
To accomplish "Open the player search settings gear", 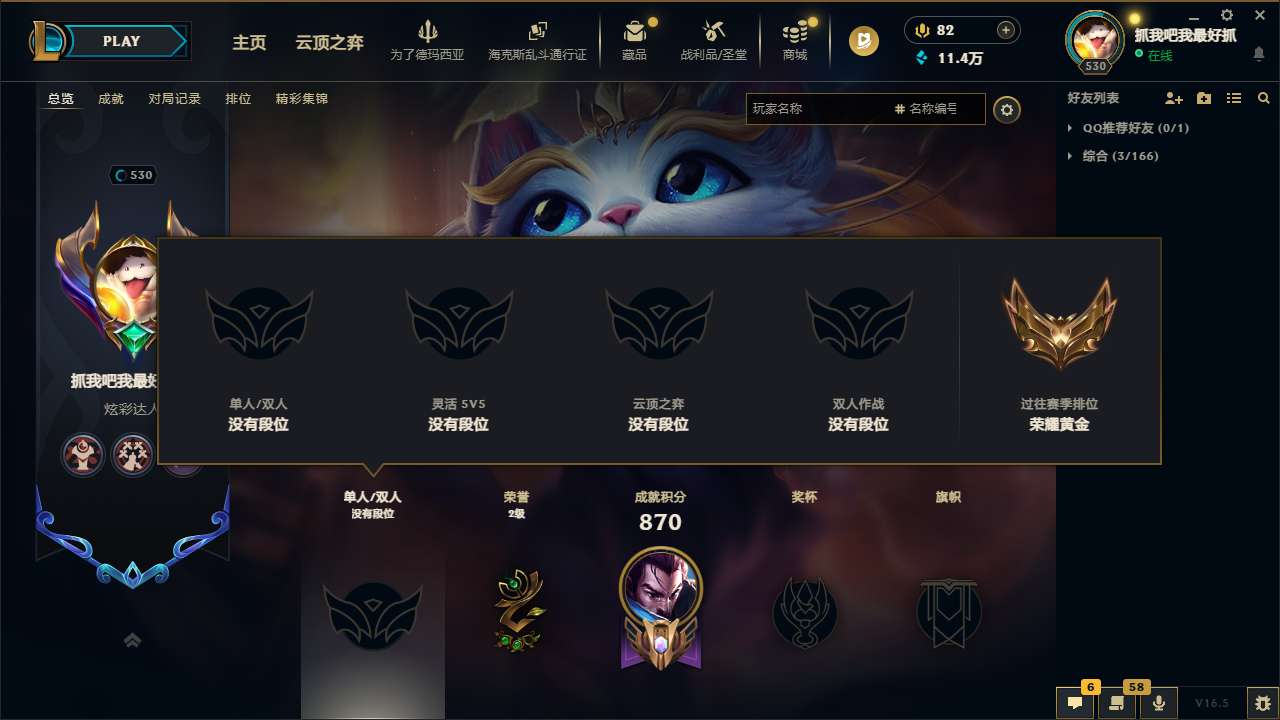I will (x=1007, y=109).
